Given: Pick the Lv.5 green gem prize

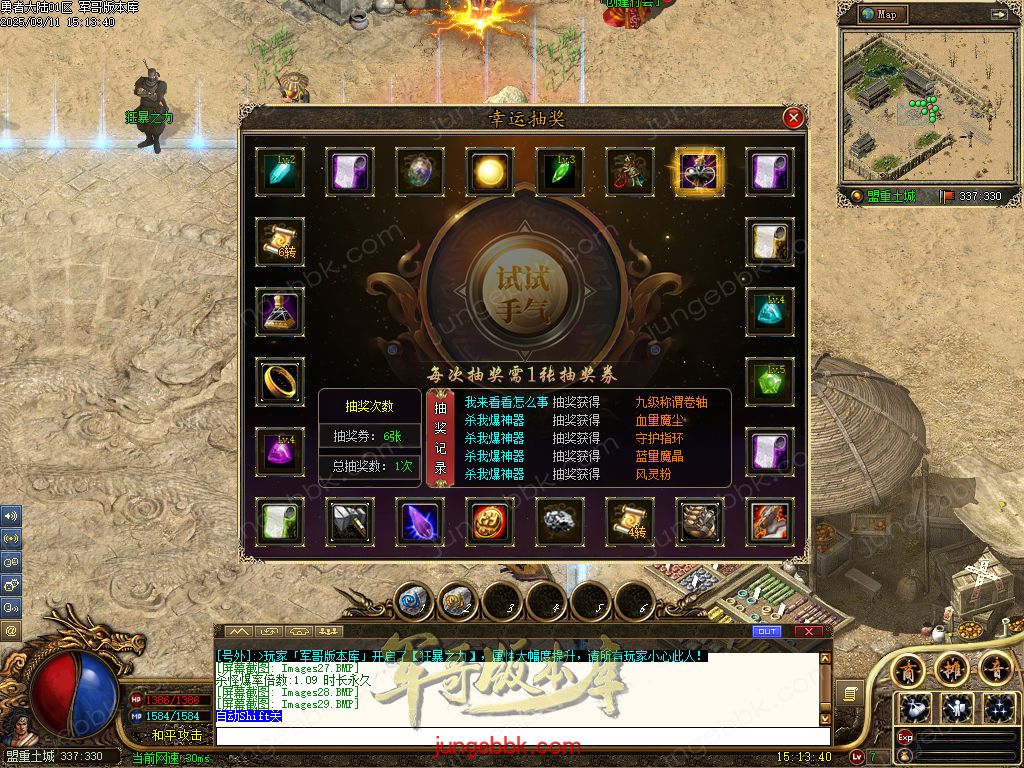Looking at the screenshot, I should (x=770, y=381).
